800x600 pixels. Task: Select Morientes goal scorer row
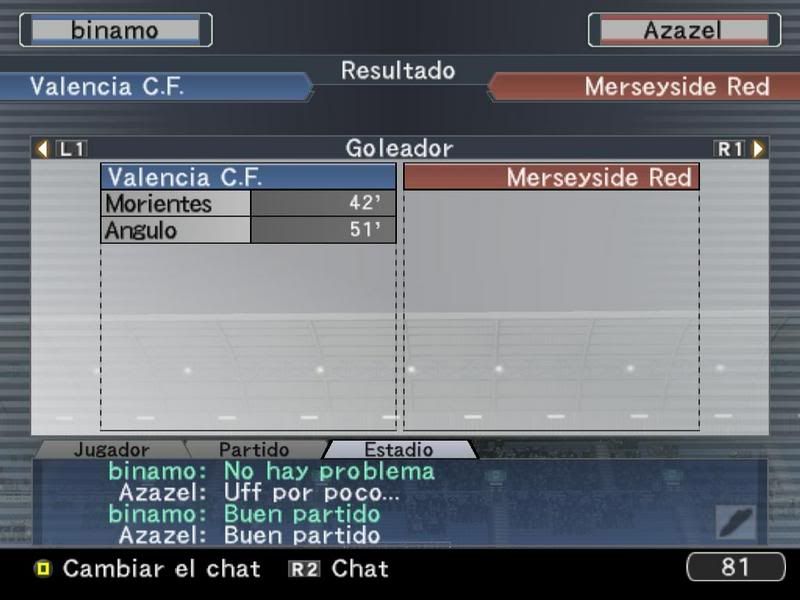[248, 204]
